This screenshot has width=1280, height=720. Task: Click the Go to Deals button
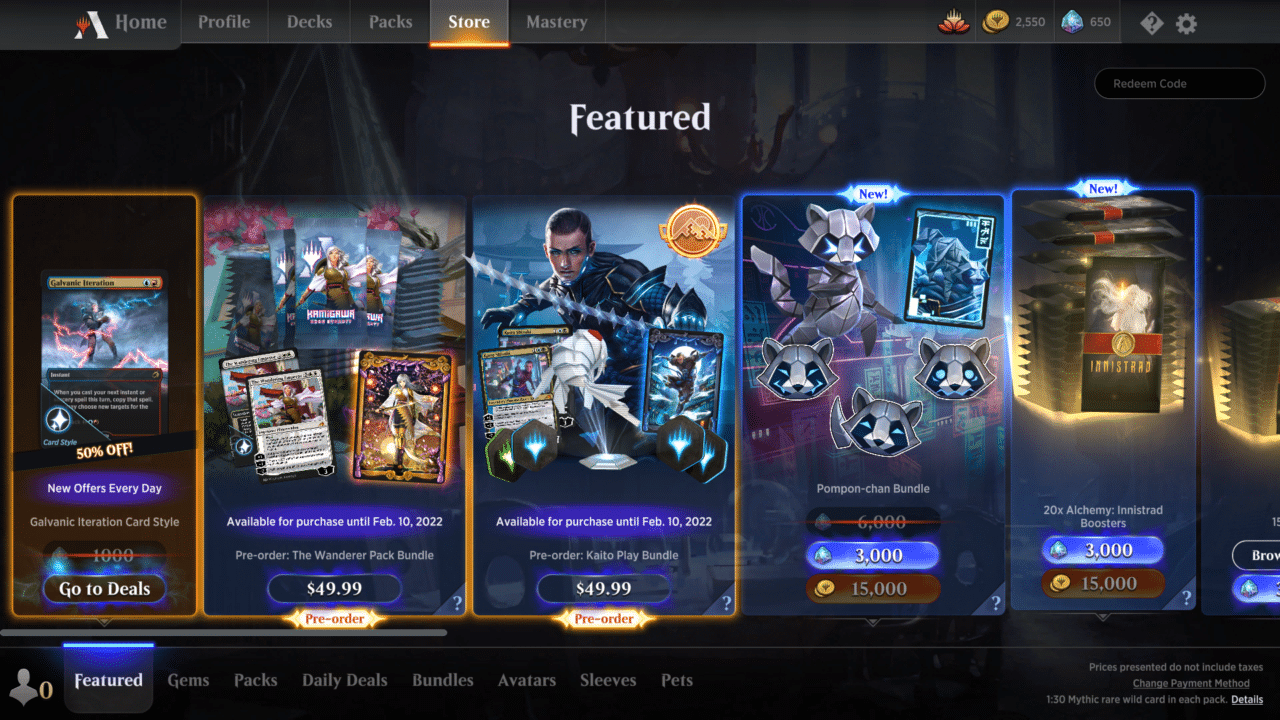104,589
